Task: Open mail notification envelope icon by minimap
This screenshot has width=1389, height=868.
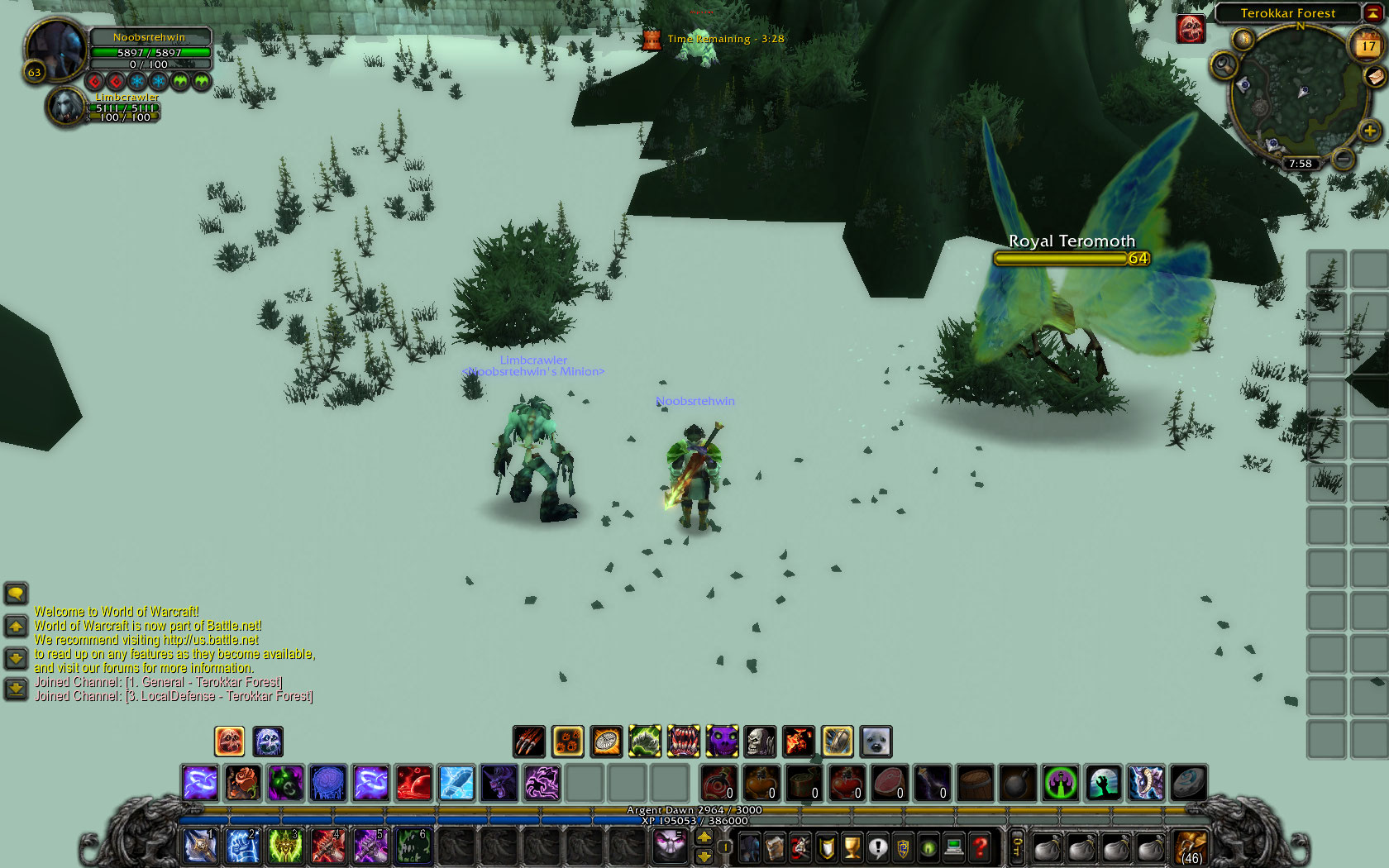Action: (1375, 77)
